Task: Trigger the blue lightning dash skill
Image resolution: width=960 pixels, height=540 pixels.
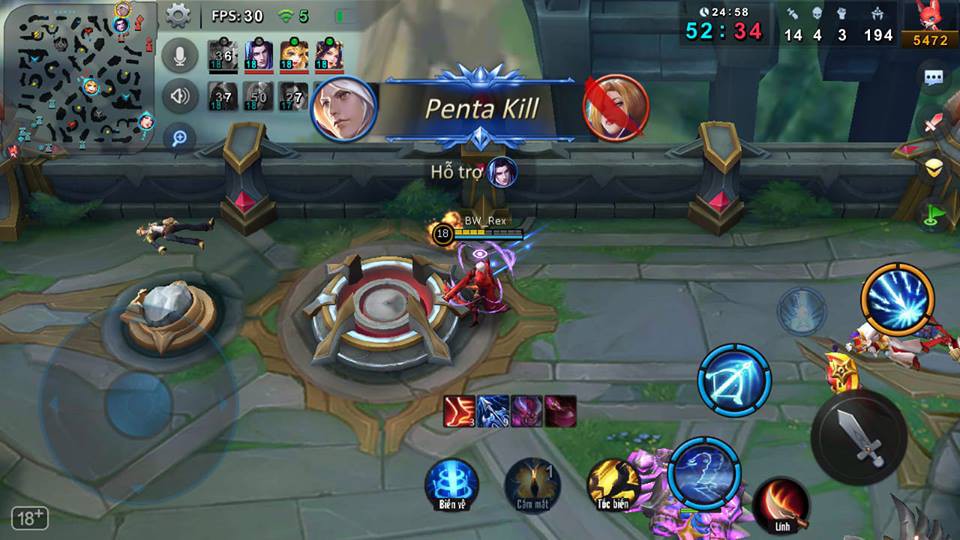Action: click(x=705, y=471)
